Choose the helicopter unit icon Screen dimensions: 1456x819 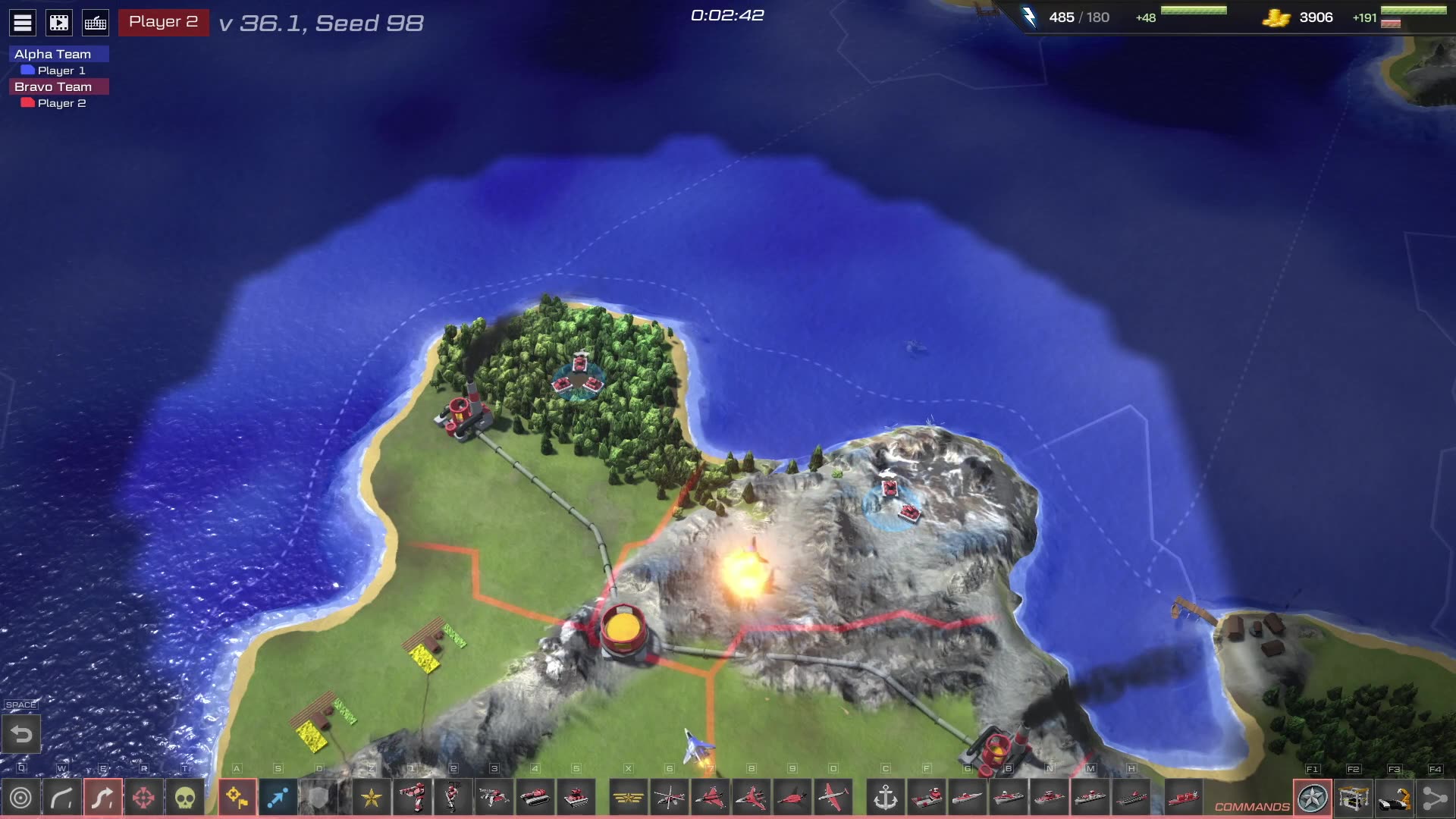(x=669, y=798)
